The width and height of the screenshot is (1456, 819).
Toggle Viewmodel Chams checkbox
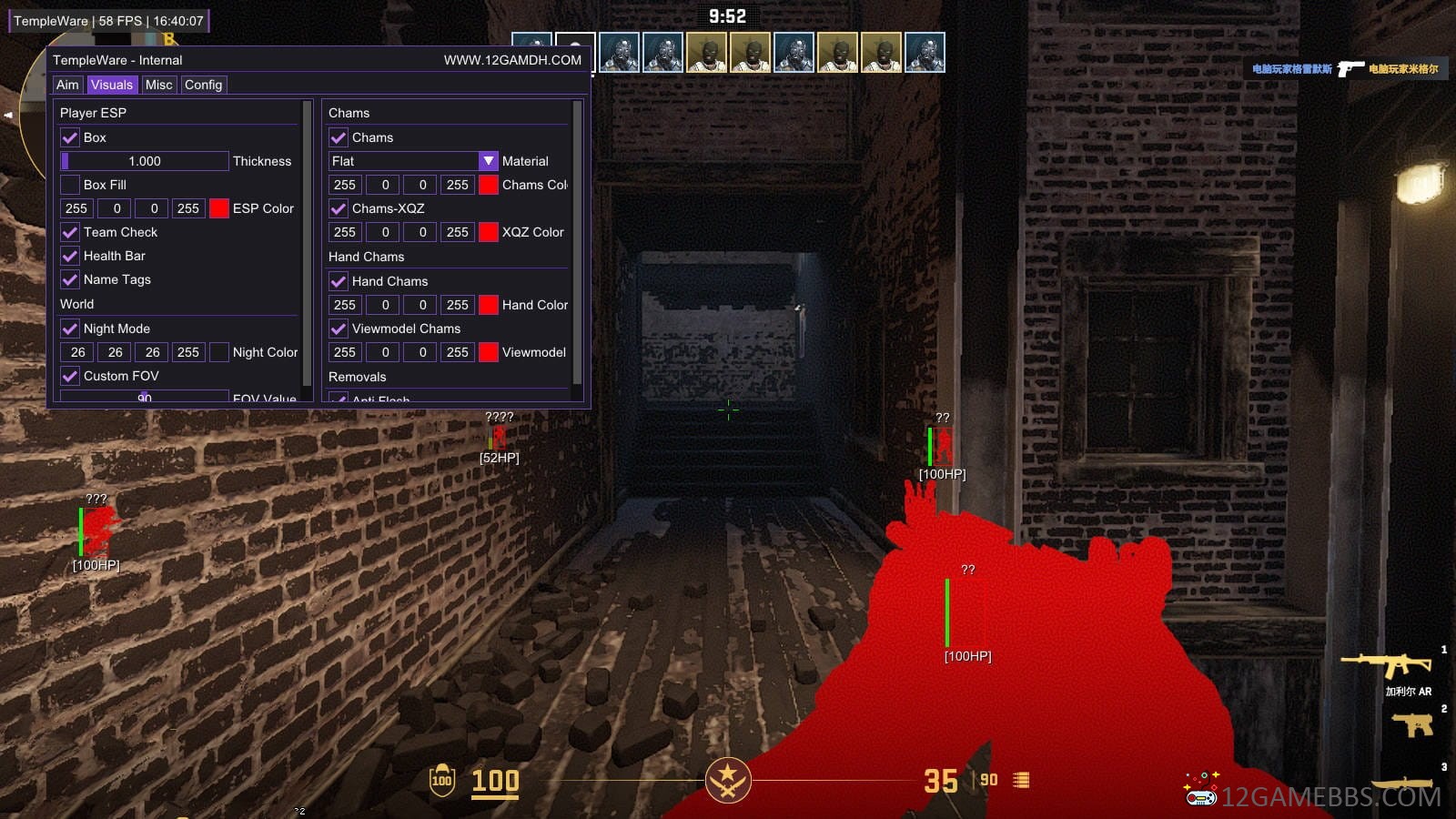(339, 329)
